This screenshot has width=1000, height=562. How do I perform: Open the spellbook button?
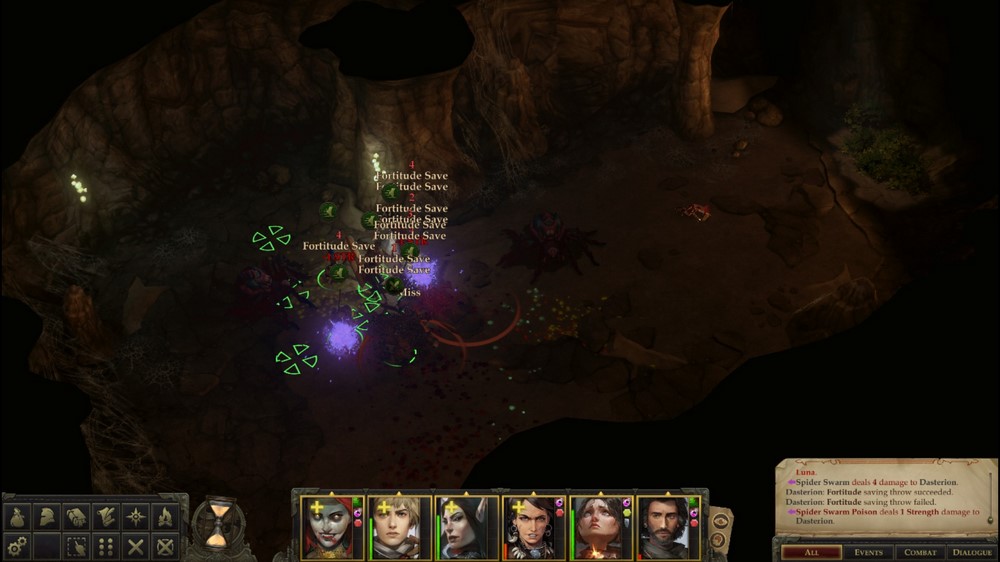click(76, 517)
